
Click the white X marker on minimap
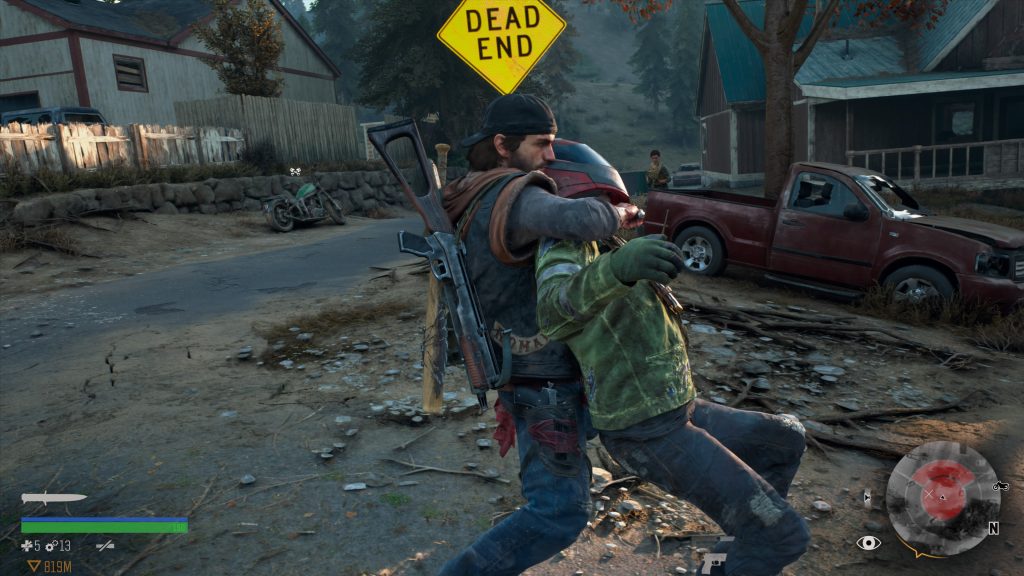[929, 494]
